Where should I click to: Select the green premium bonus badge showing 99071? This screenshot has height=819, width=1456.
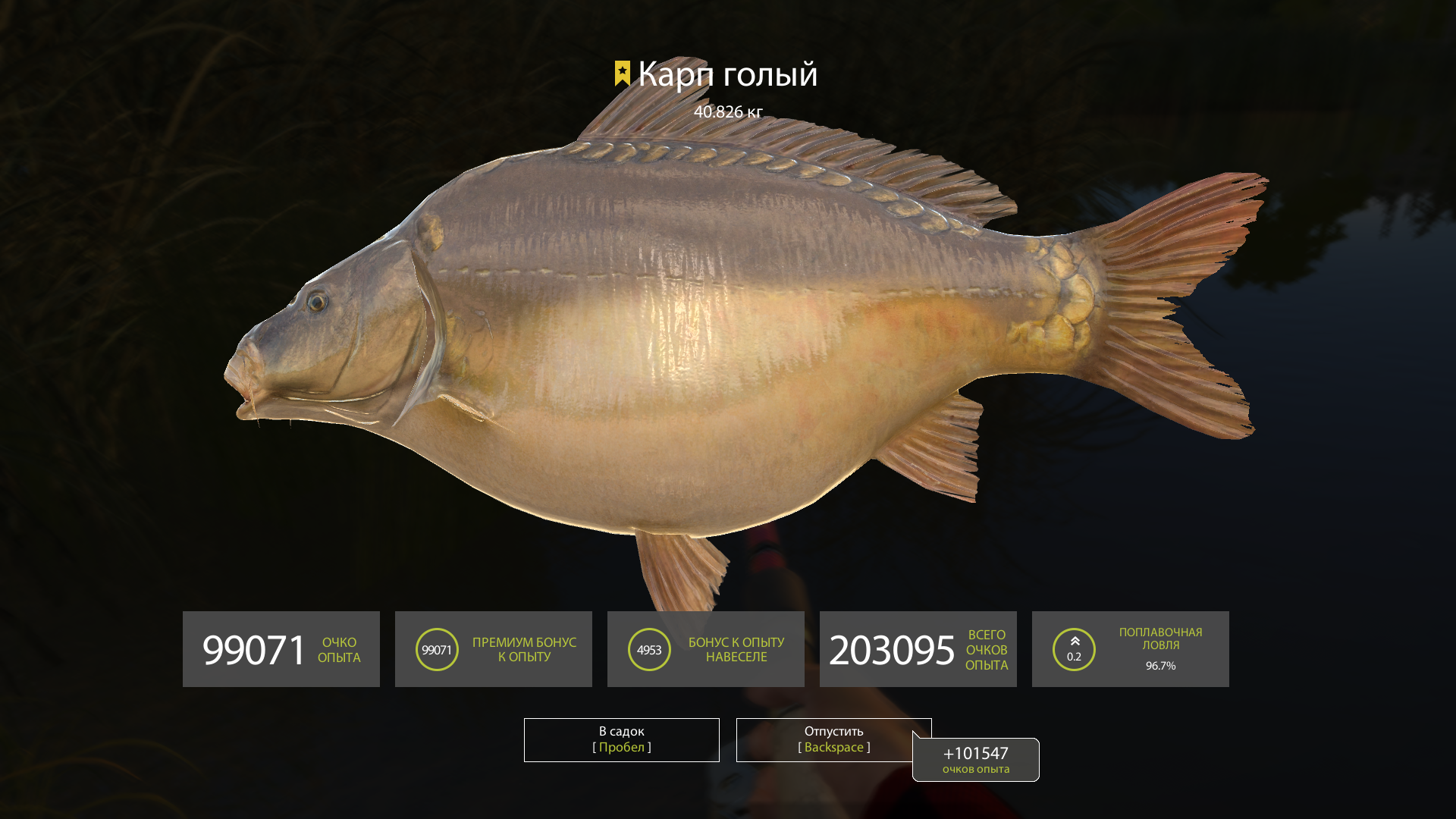[437, 649]
